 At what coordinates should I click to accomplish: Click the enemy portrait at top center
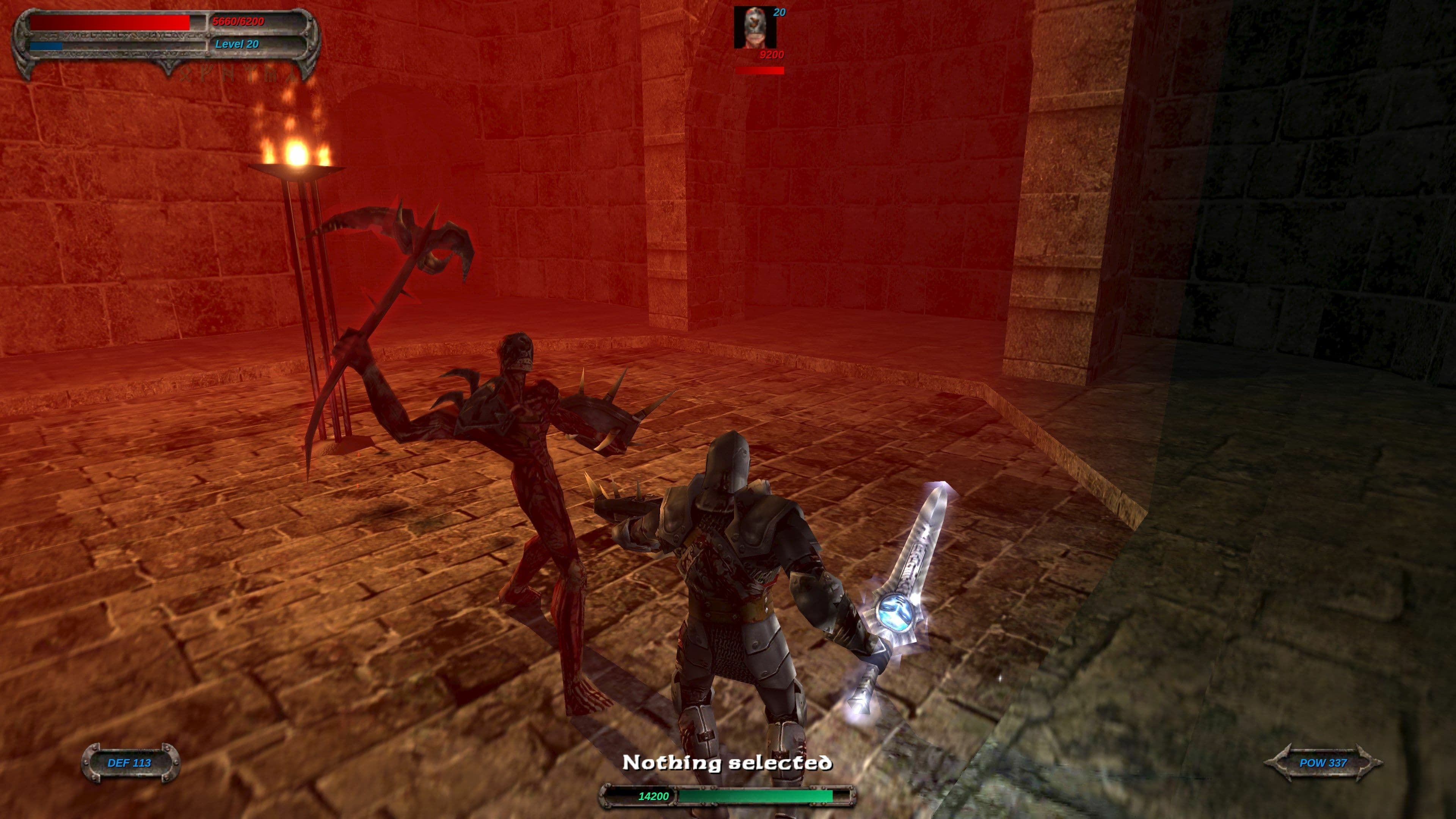point(756,27)
